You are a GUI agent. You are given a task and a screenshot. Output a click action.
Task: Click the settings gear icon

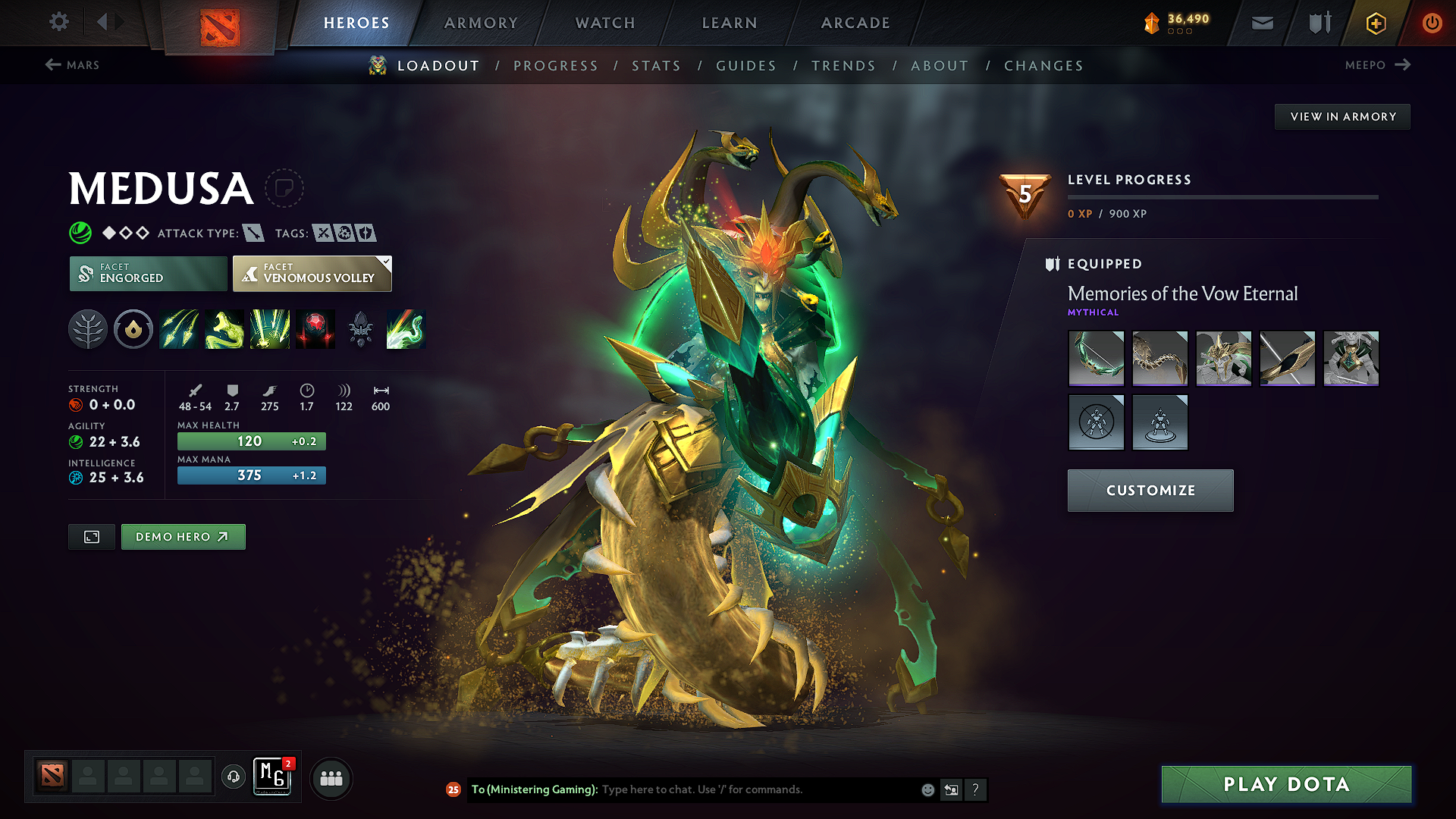pyautogui.click(x=58, y=22)
